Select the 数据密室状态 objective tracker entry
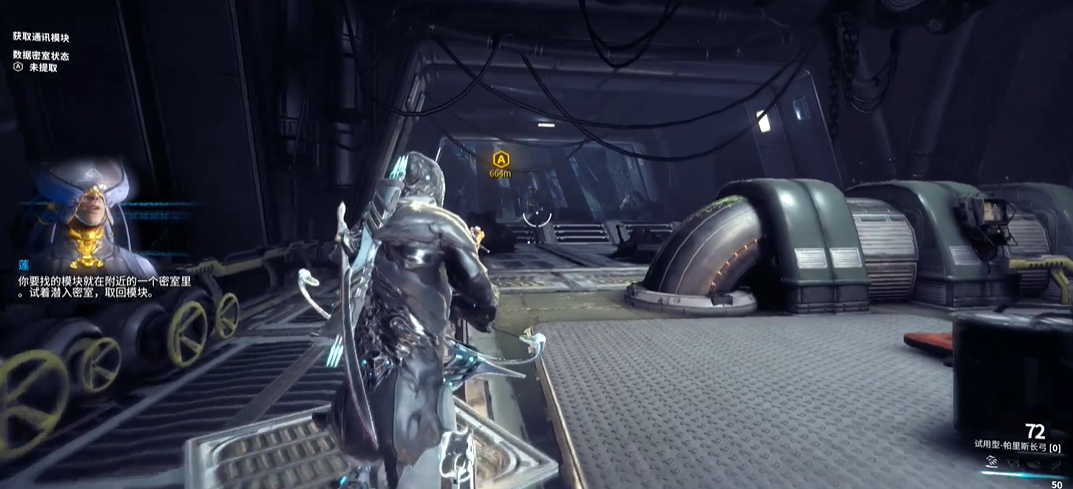 coord(41,56)
